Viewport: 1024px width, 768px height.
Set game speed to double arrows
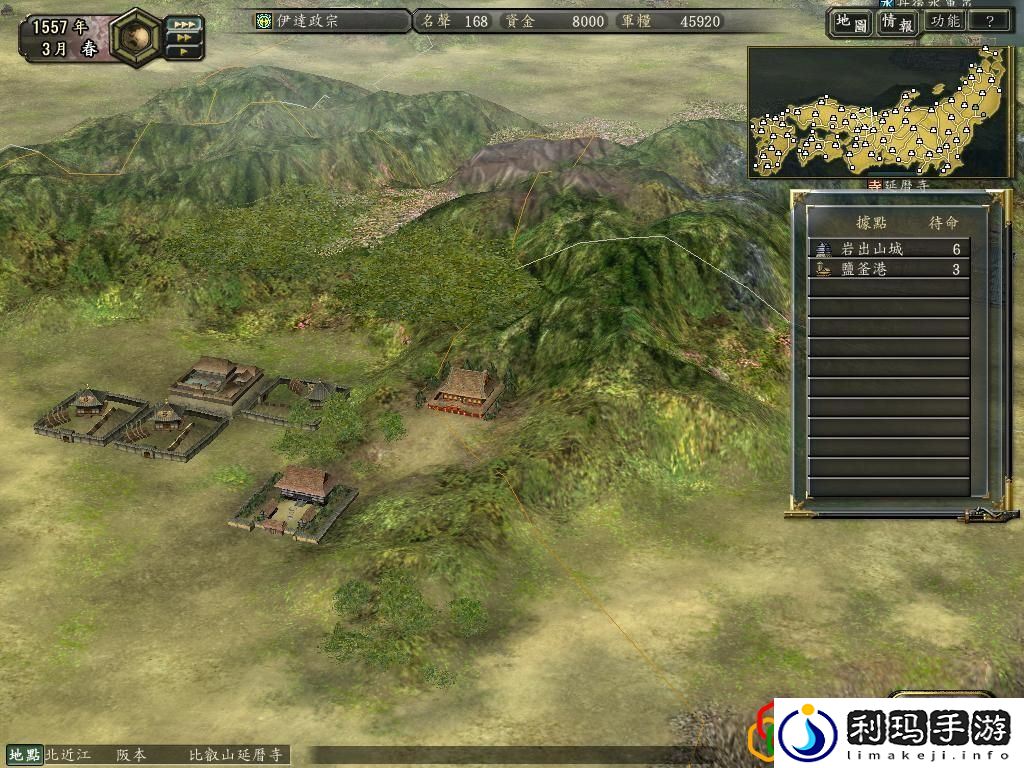point(185,37)
